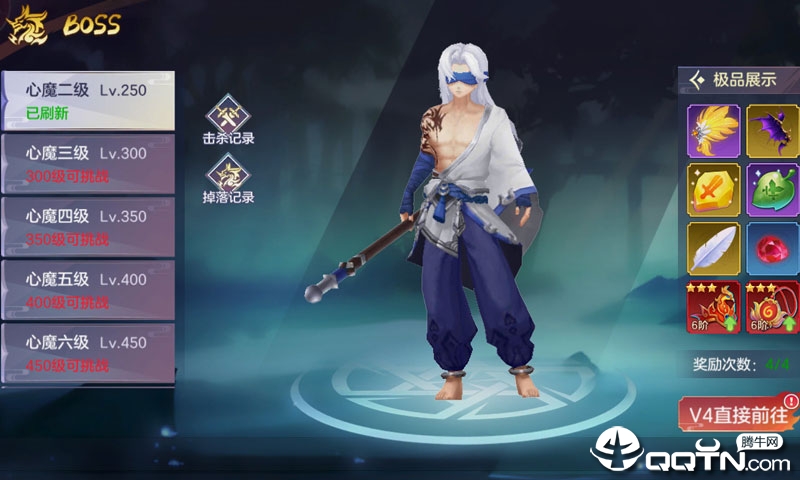Select the 心魔四级 Lv.350 boss row
This screenshot has height=480, width=800.
tap(87, 225)
